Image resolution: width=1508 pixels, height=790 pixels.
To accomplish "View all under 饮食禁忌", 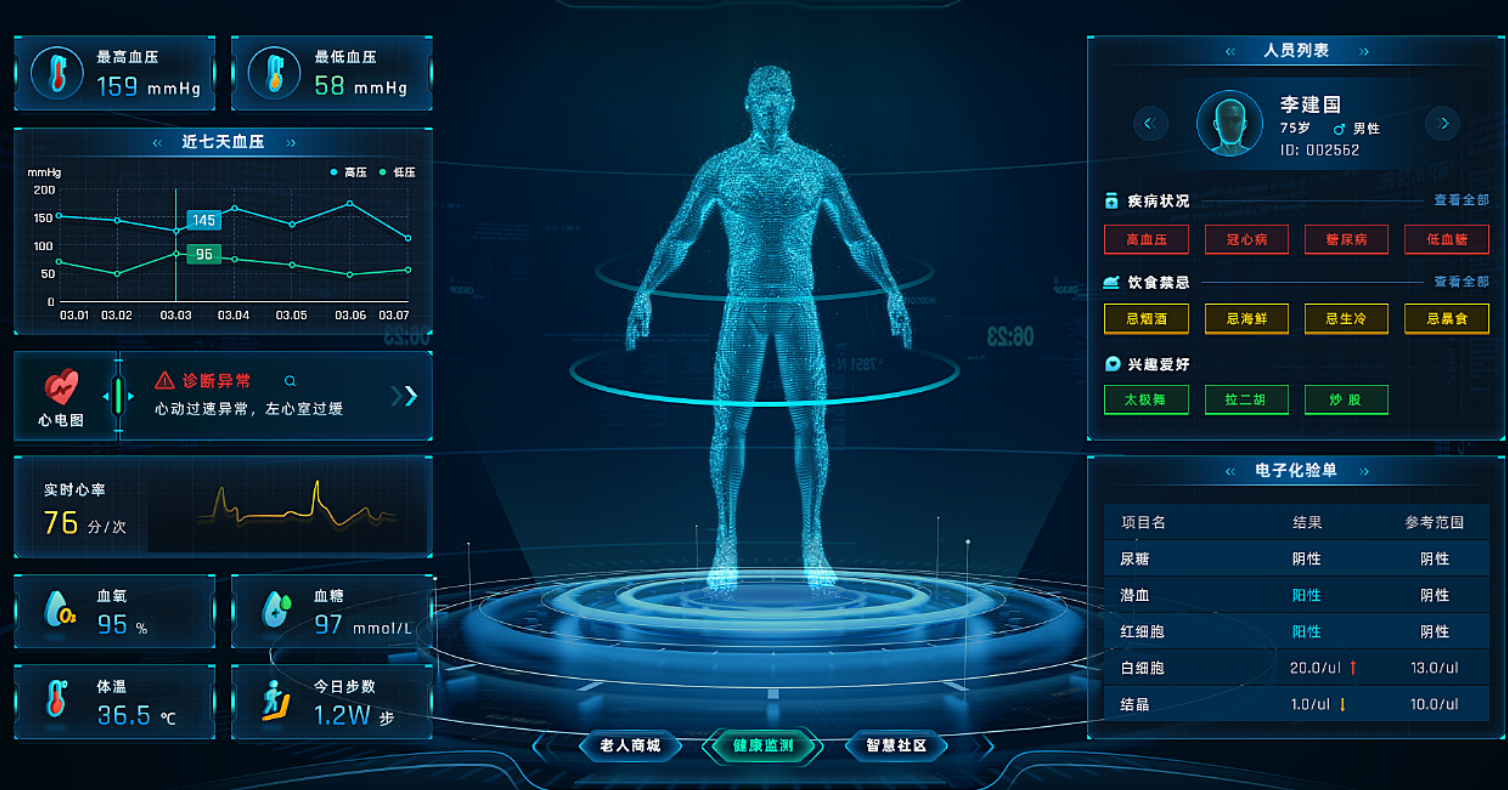I will [1461, 282].
